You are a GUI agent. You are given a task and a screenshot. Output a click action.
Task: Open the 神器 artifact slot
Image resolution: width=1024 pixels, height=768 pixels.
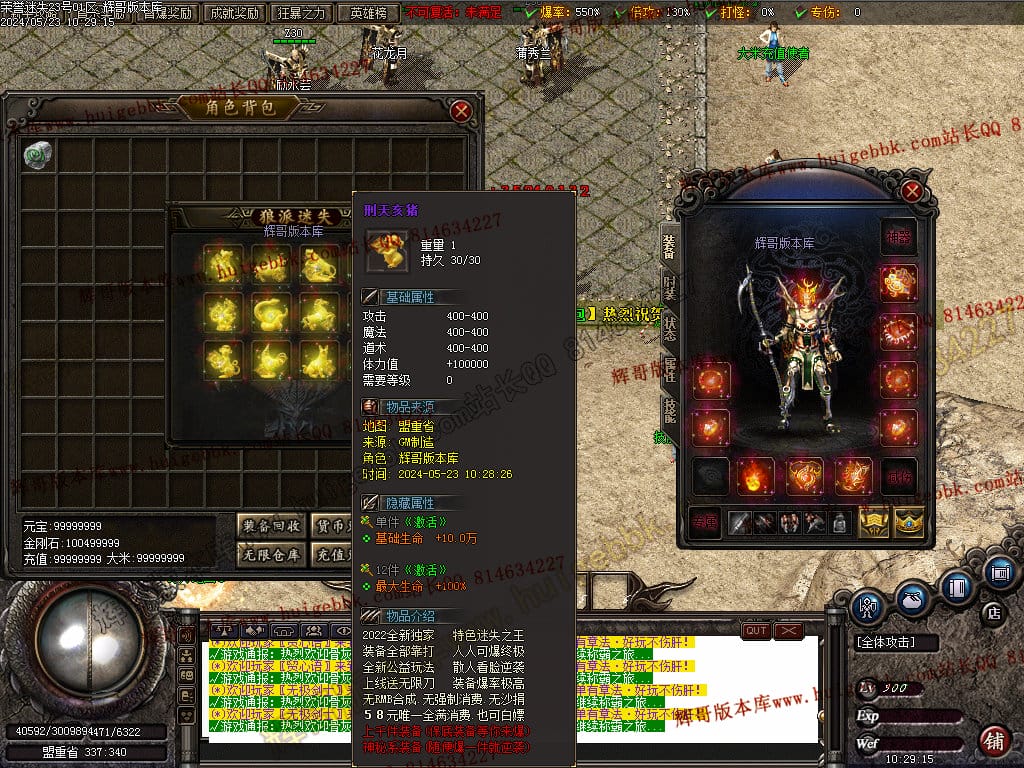(x=897, y=237)
